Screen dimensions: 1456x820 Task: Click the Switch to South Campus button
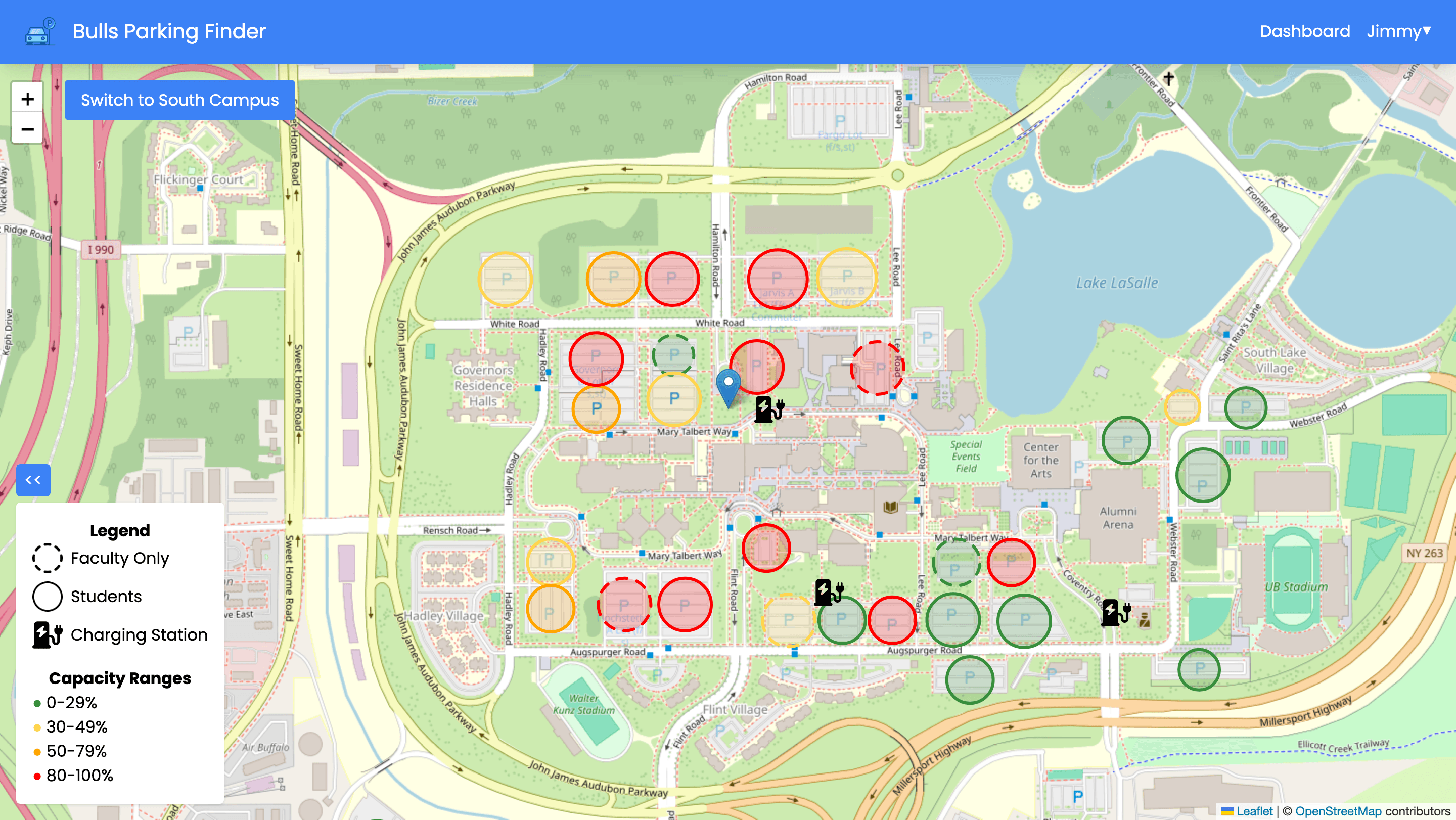(180, 100)
